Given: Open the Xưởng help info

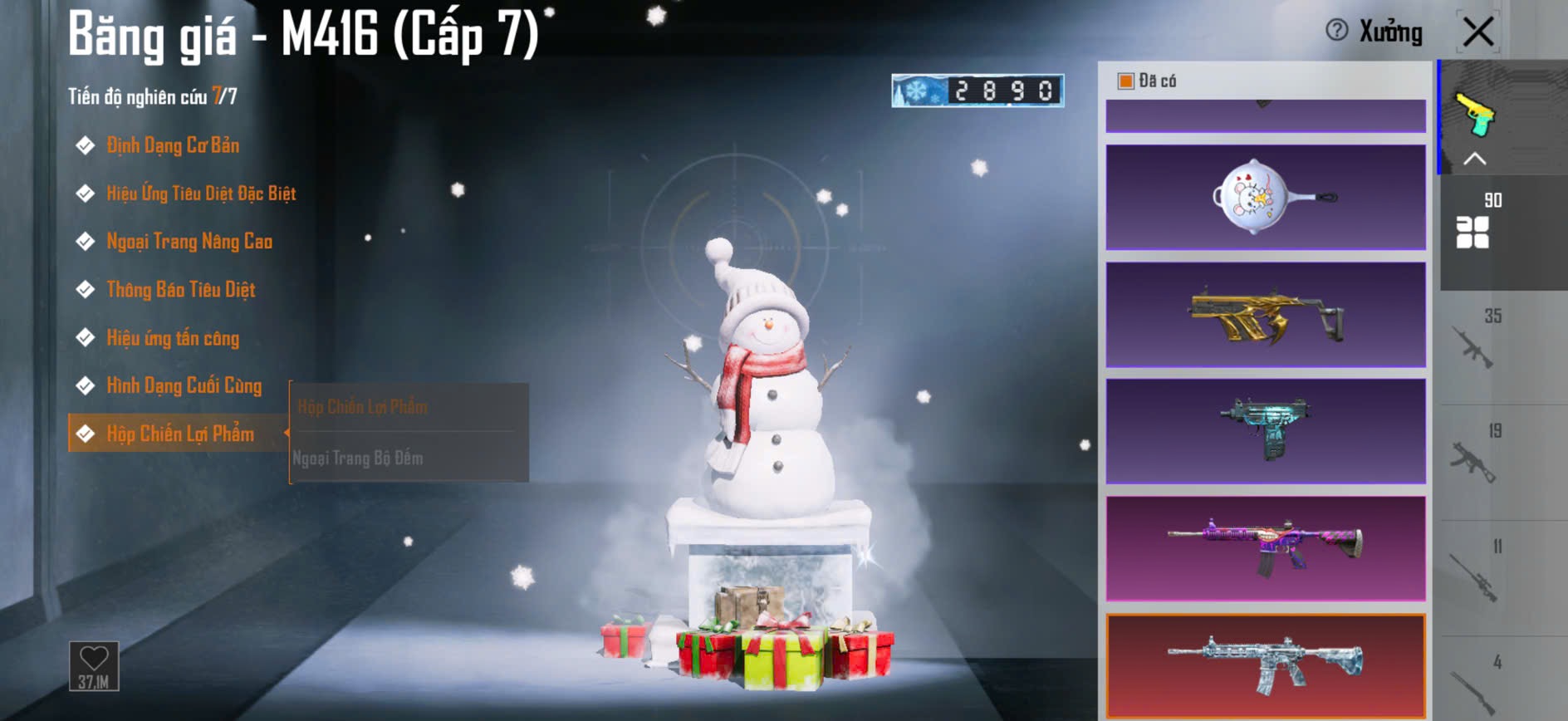Looking at the screenshot, I should pos(1336,31).
